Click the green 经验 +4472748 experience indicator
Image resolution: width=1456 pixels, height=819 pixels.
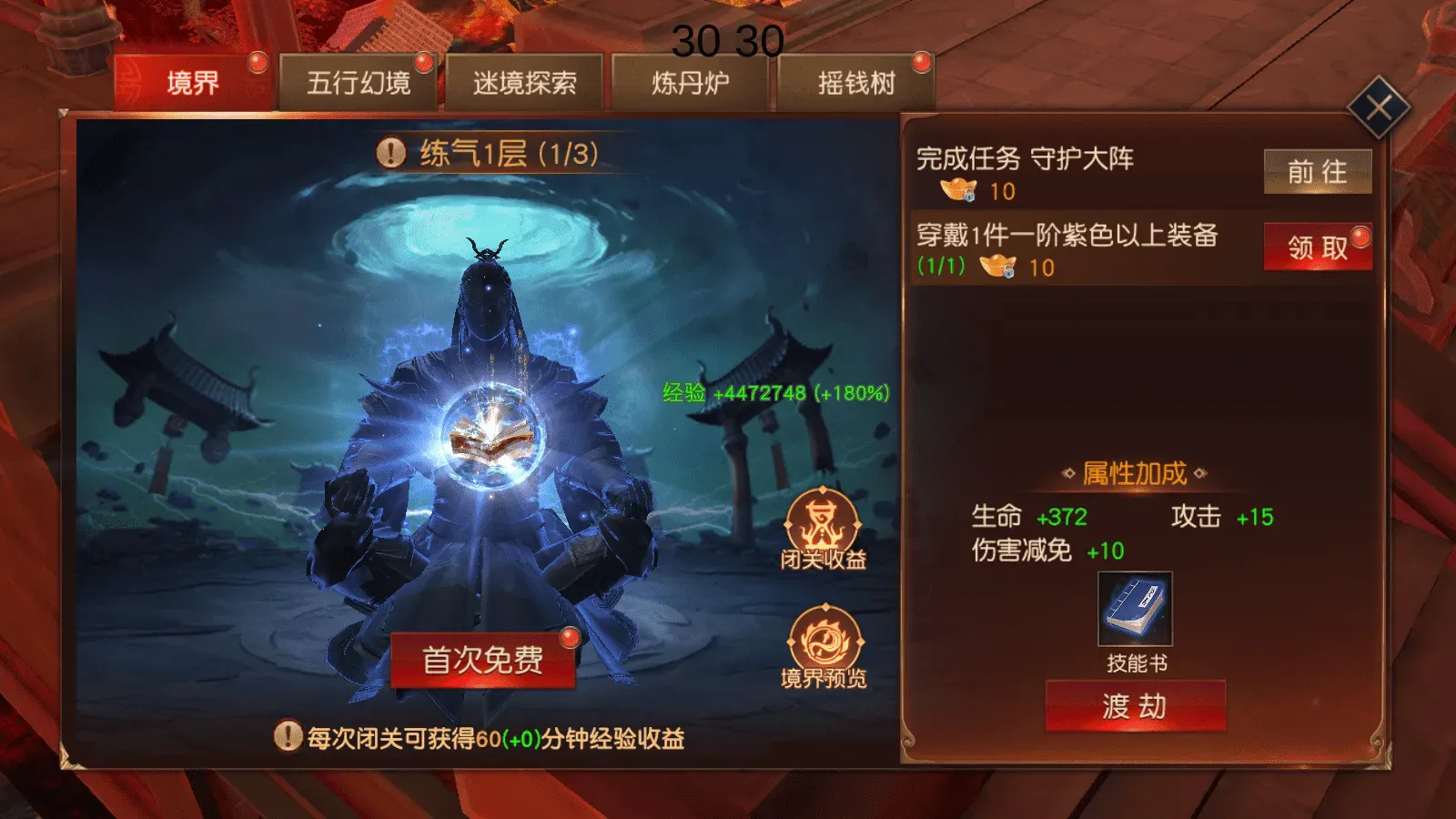click(x=775, y=395)
